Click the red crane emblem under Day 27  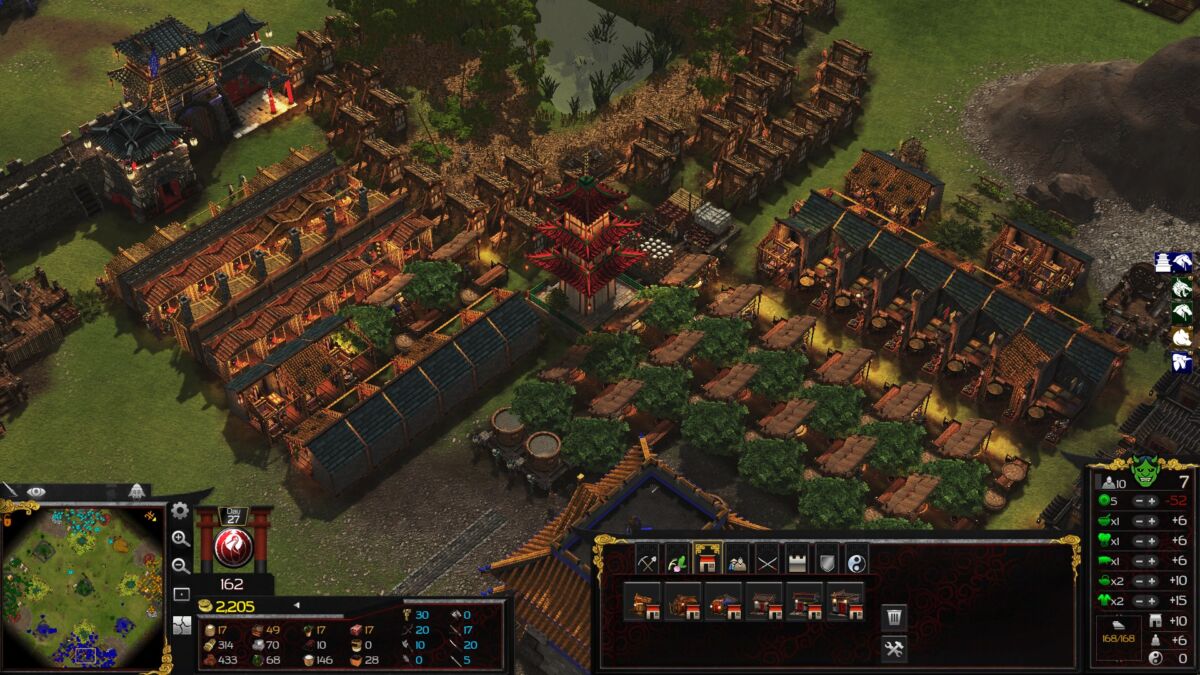coord(233,548)
